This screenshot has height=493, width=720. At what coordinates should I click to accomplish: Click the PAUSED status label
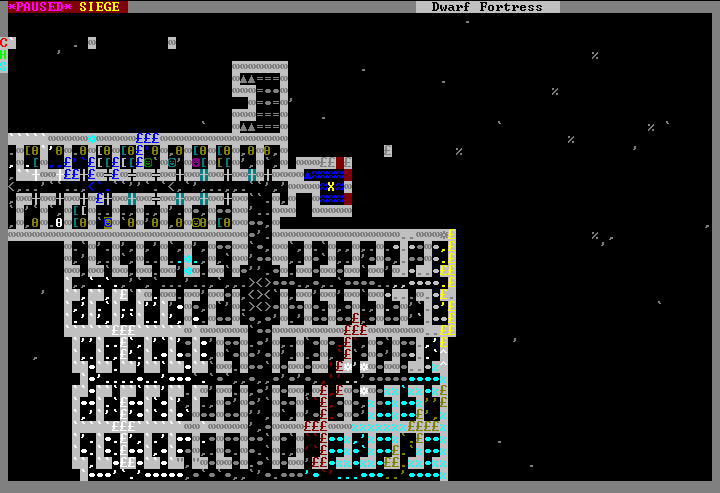[x=40, y=7]
